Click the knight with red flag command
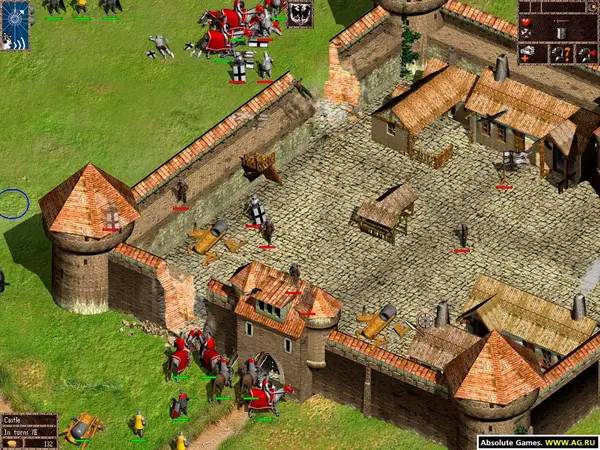Viewport: 600px width, 450px height. [x=588, y=54]
